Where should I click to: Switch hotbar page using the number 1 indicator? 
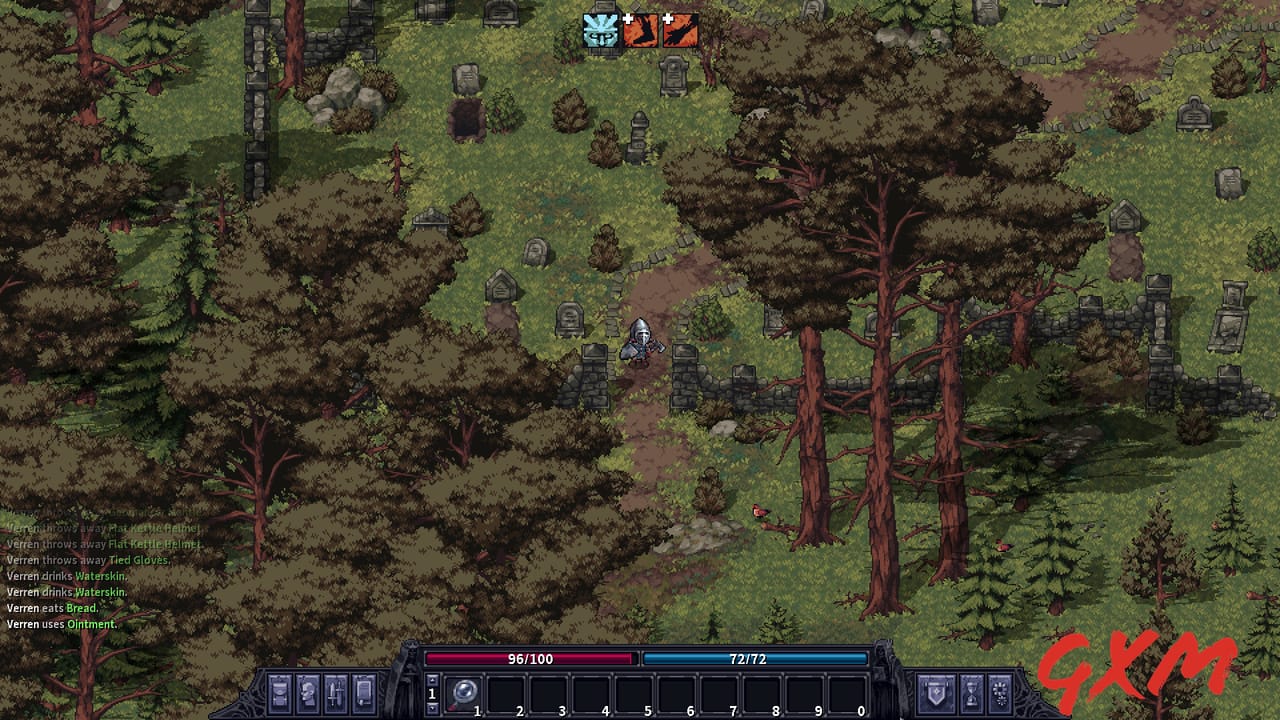[x=433, y=693]
